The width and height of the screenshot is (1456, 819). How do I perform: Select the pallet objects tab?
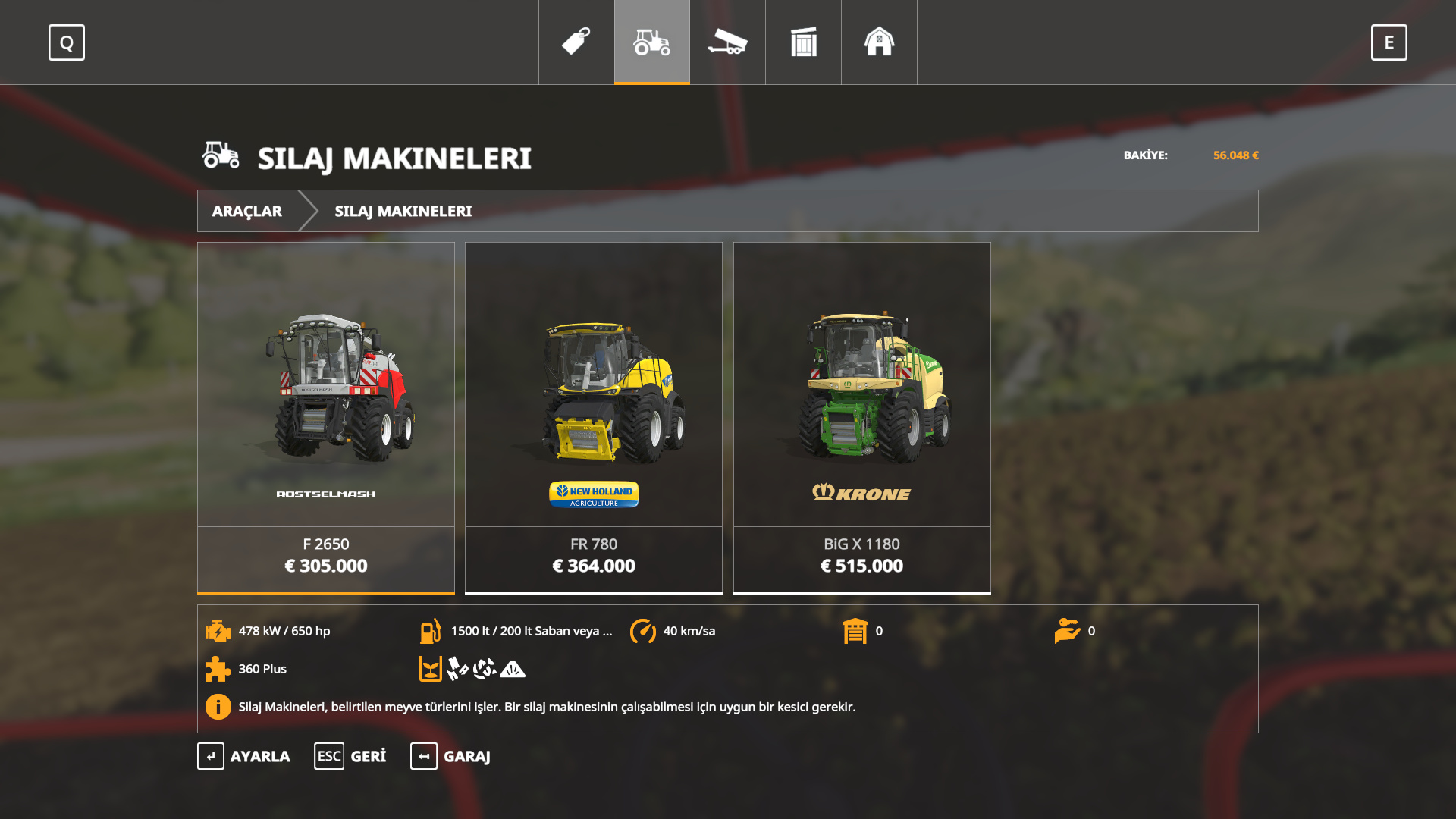coord(804,42)
